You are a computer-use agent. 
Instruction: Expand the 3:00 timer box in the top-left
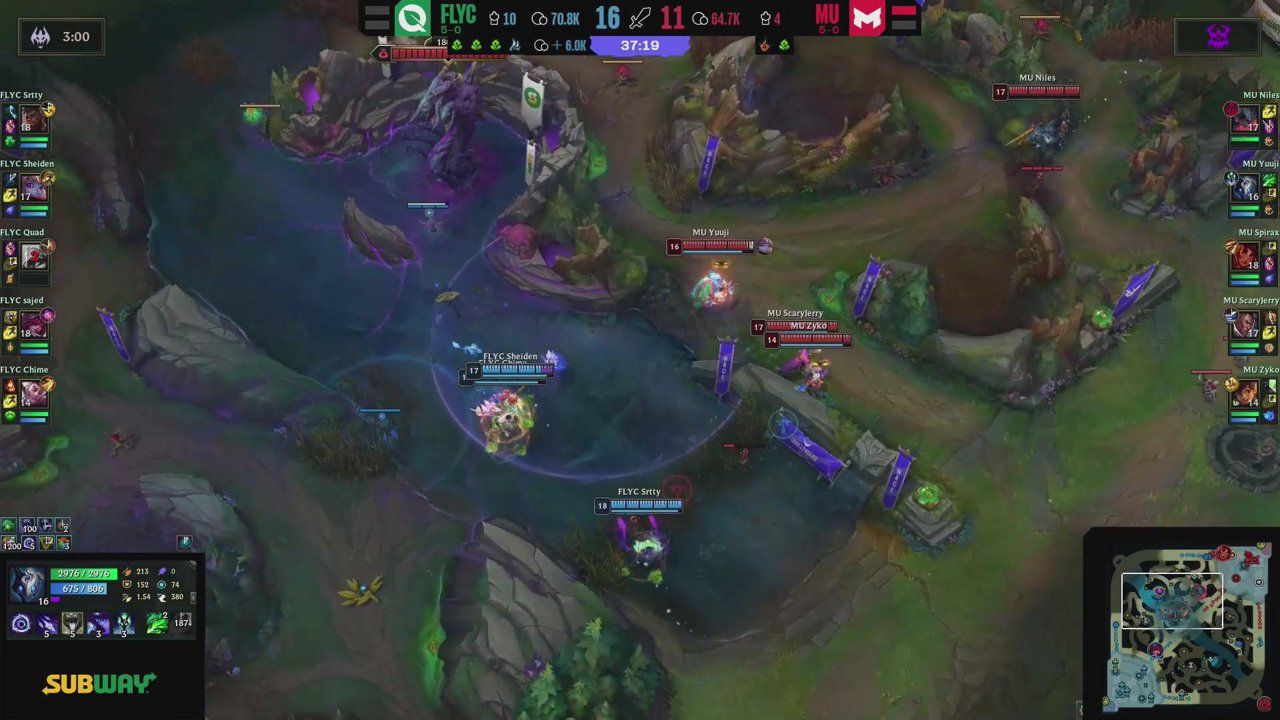click(x=62, y=37)
